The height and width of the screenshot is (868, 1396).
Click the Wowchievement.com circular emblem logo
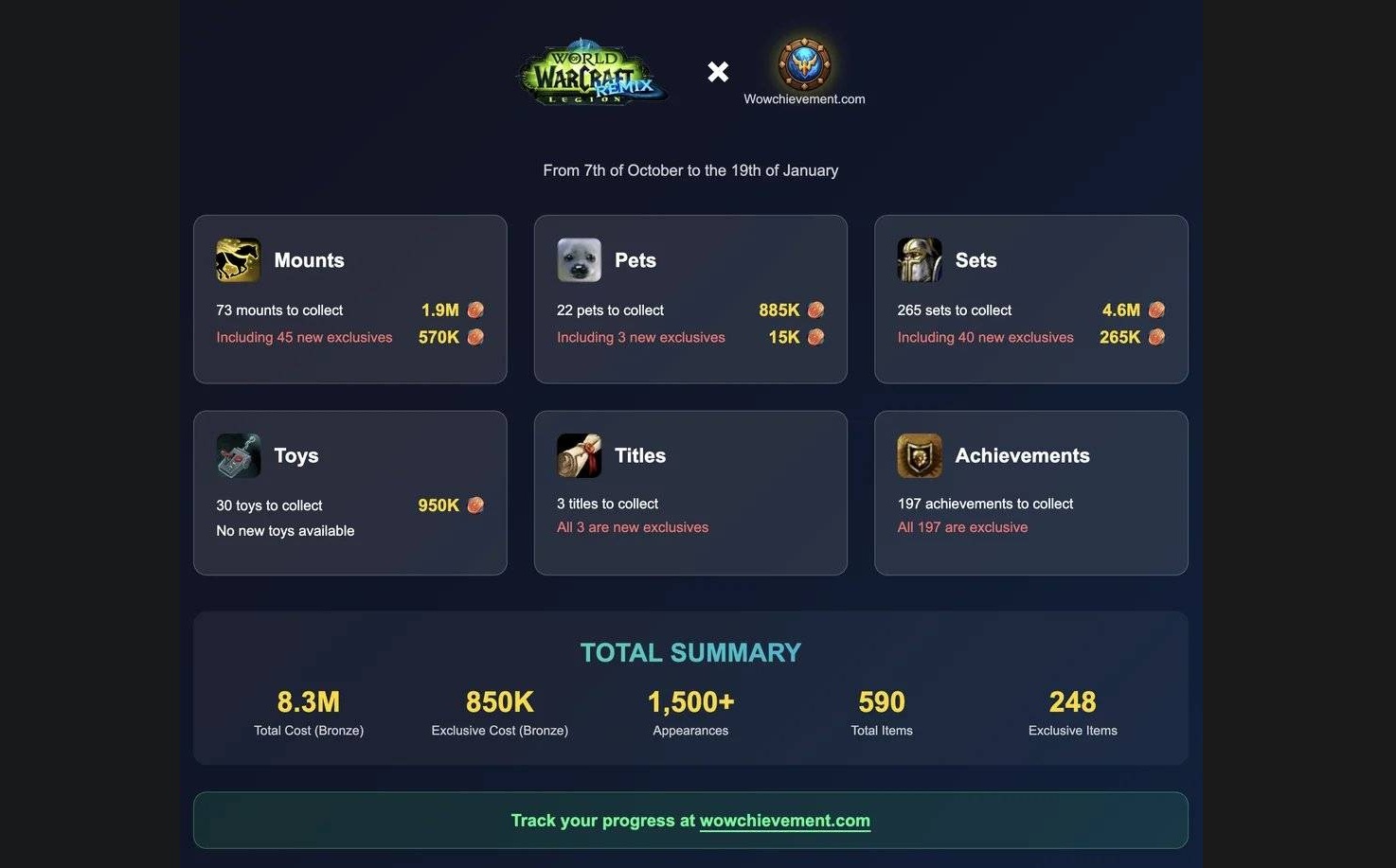(804, 65)
